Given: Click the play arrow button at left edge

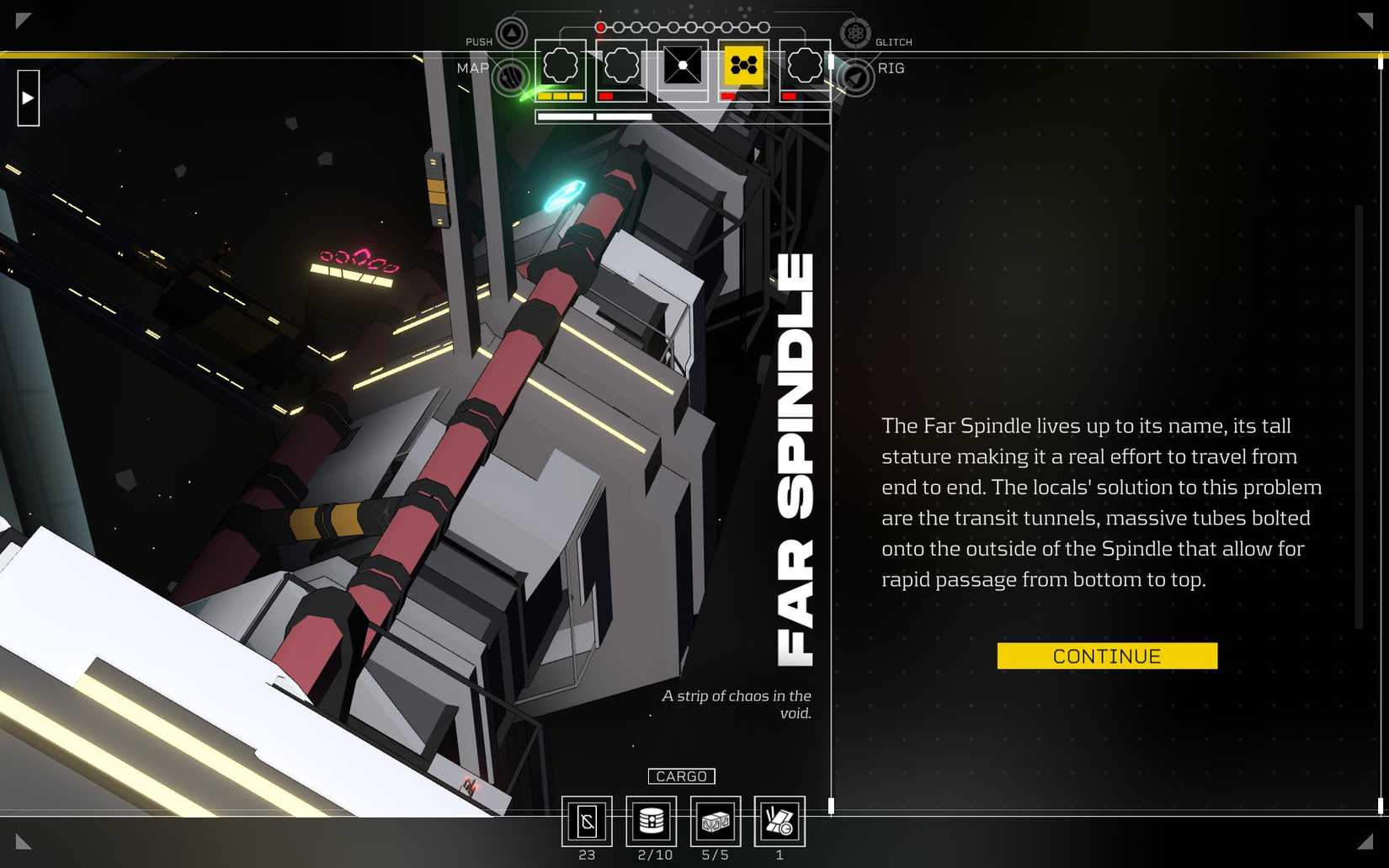Looking at the screenshot, I should (28, 98).
